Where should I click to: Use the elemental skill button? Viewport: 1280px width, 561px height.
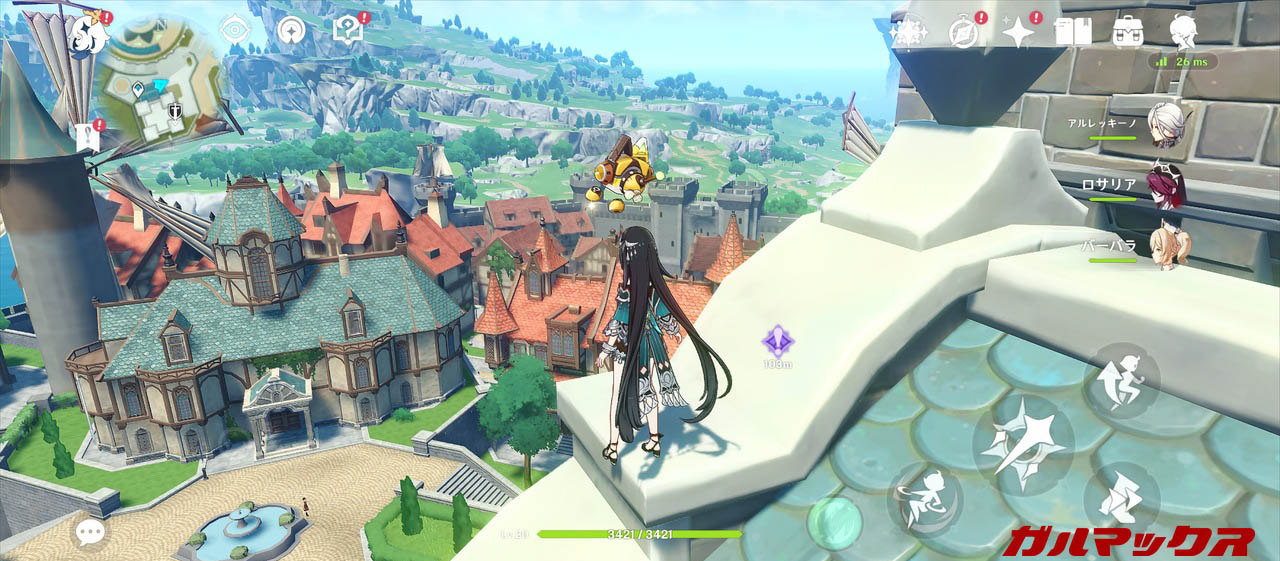click(x=924, y=499)
